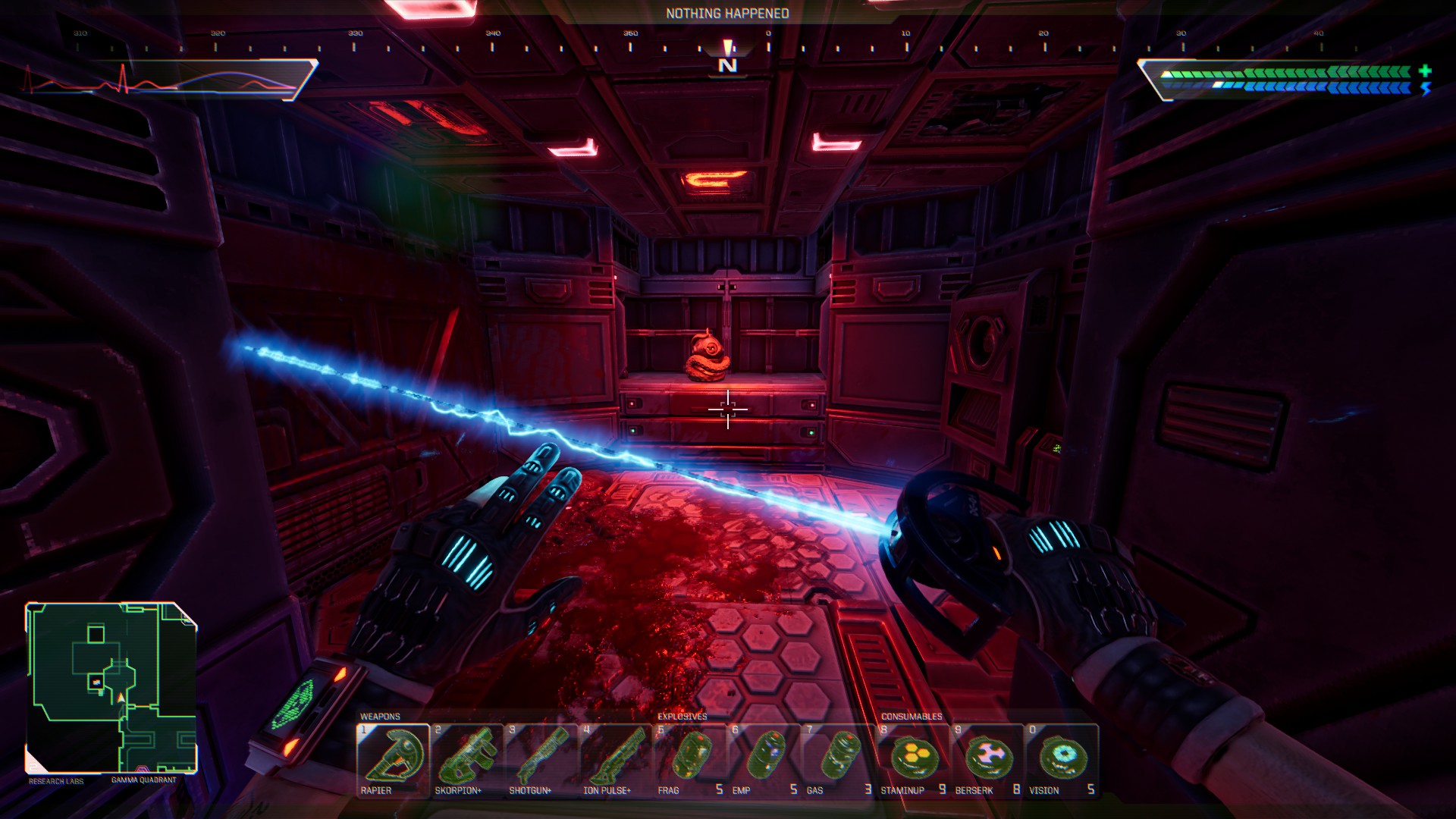
Task: Activate the Berserk patch slot
Action: pyautogui.click(x=987, y=759)
